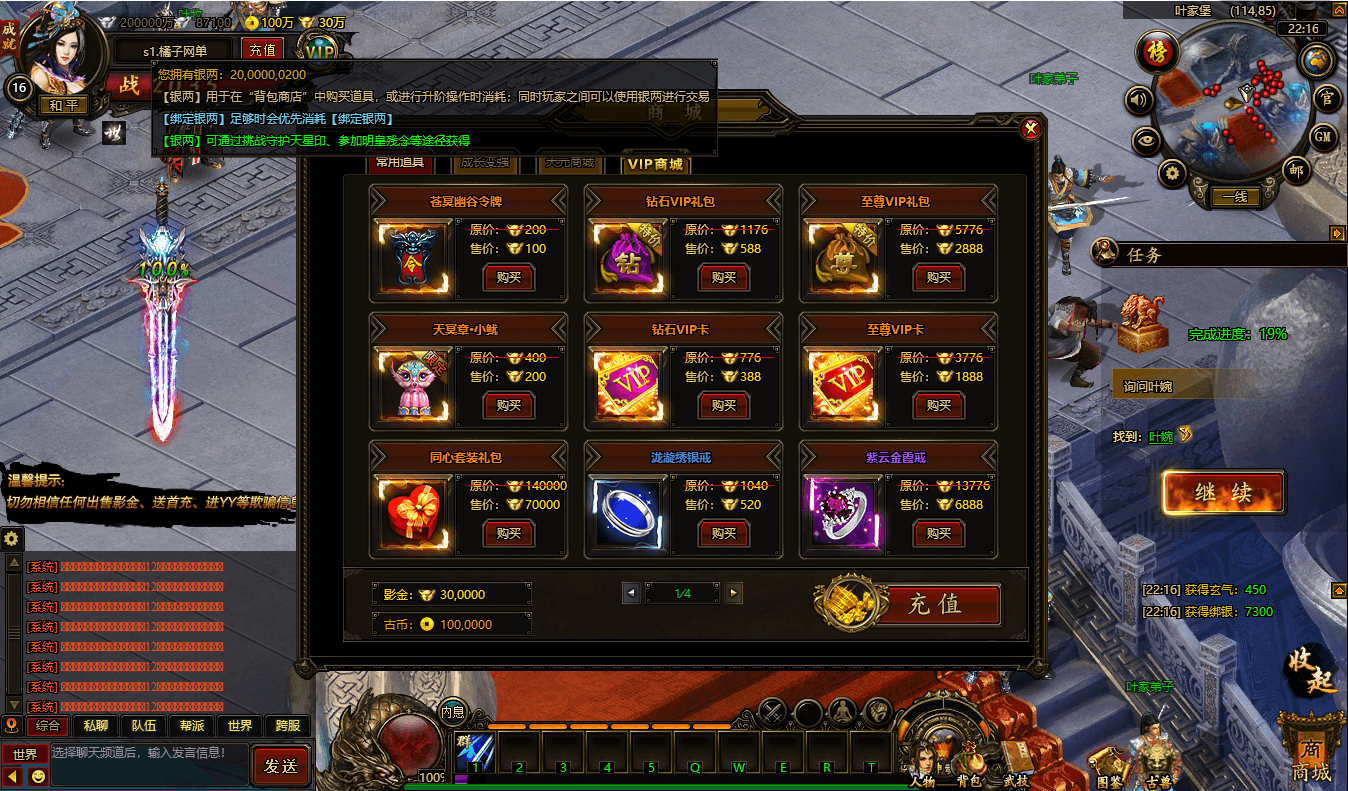Switch chat to the 帮派 tab

tap(192, 726)
